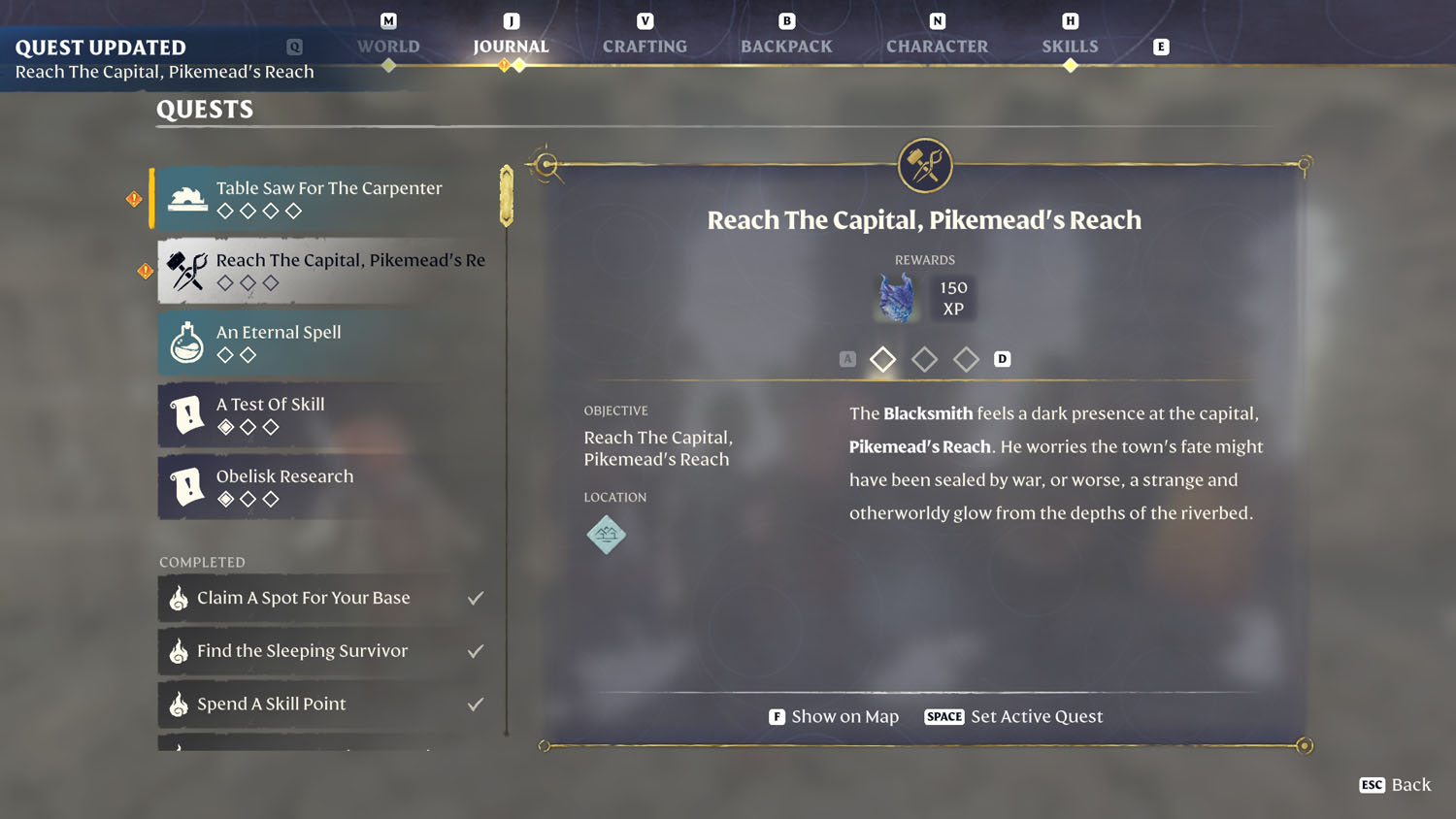Click the checkmark beside Find the Sleeping Survivor

476,651
